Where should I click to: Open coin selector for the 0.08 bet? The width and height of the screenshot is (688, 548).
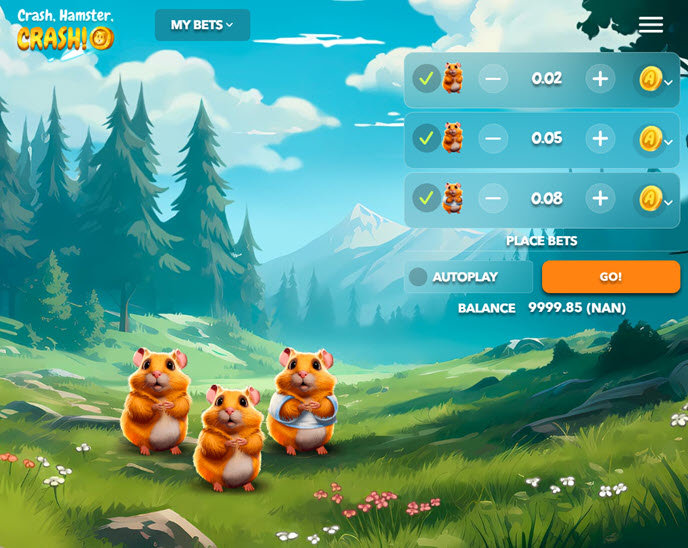pos(655,200)
